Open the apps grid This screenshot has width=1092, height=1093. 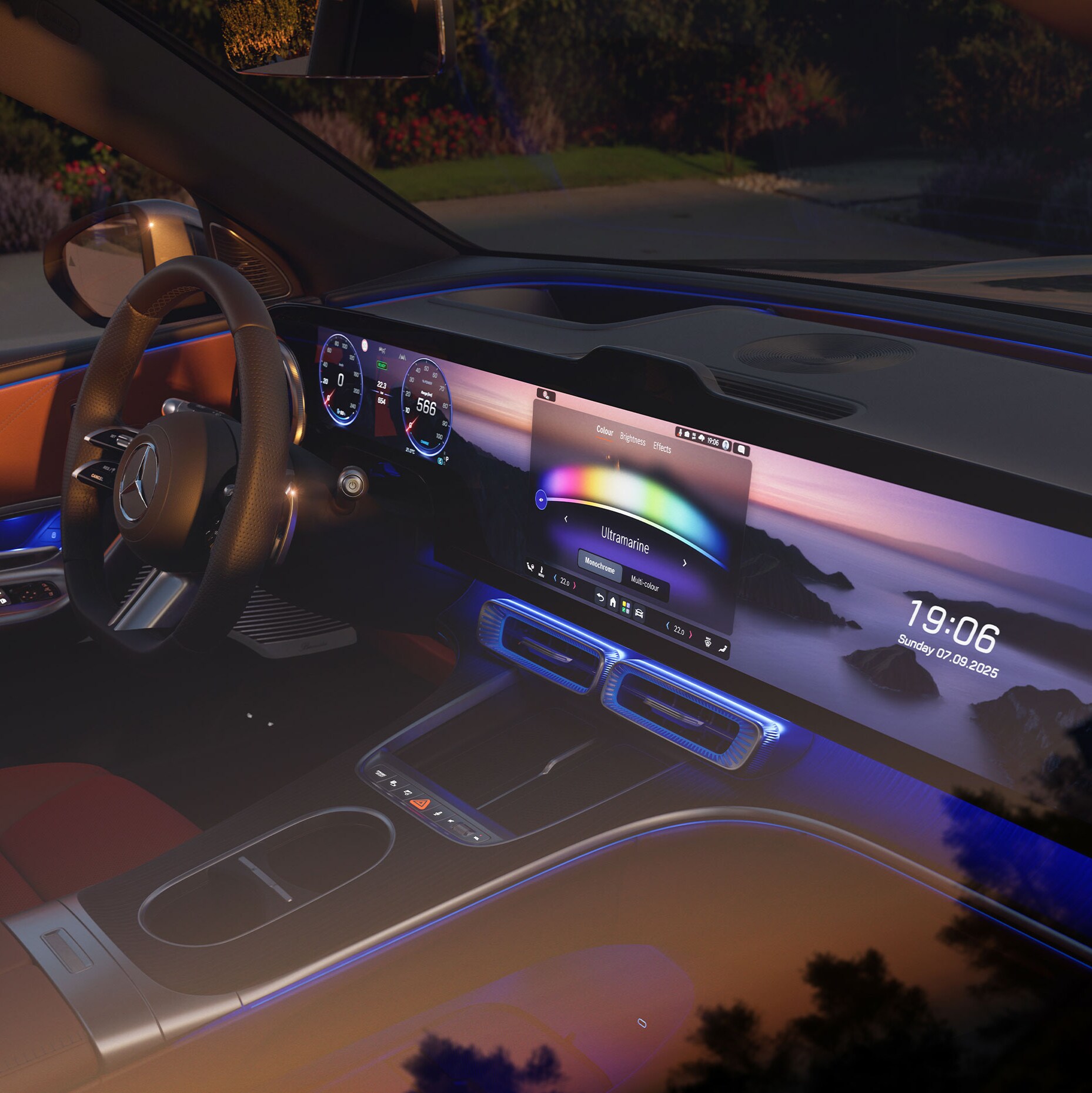pos(626,608)
